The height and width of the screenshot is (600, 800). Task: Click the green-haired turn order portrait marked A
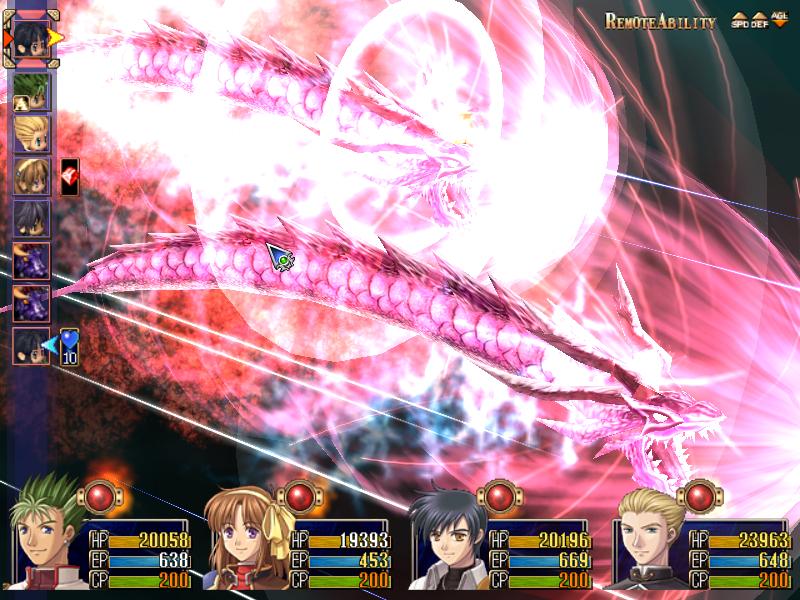pyautogui.click(x=32, y=92)
